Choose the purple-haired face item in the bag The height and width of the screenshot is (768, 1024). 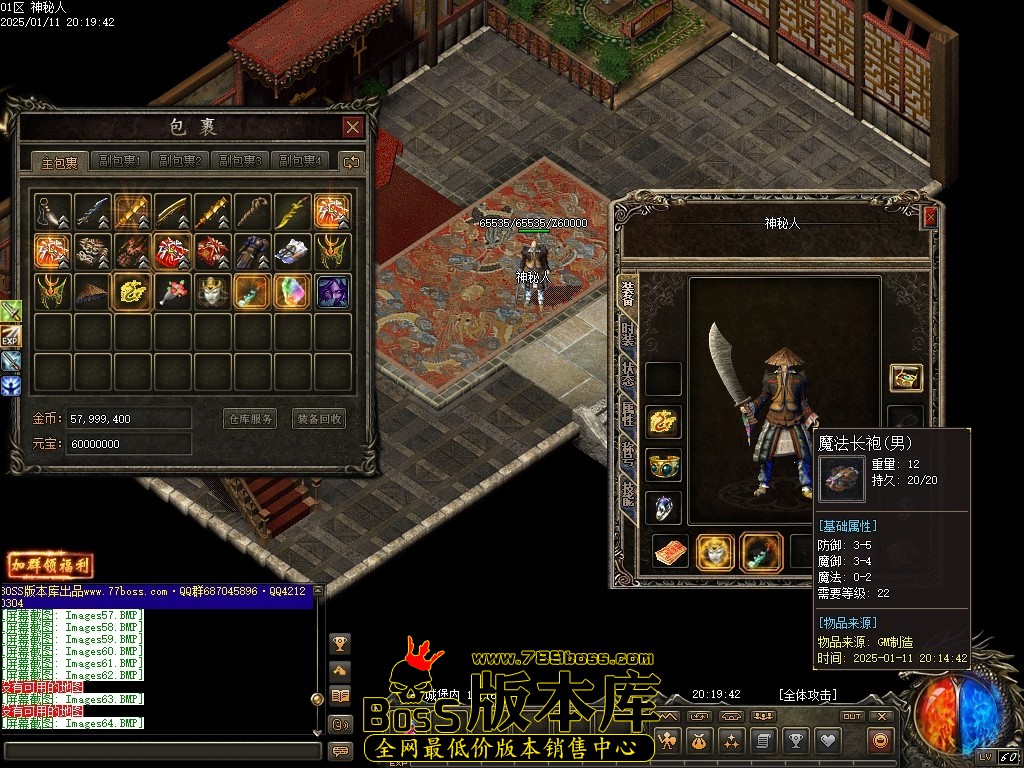pyautogui.click(x=332, y=291)
